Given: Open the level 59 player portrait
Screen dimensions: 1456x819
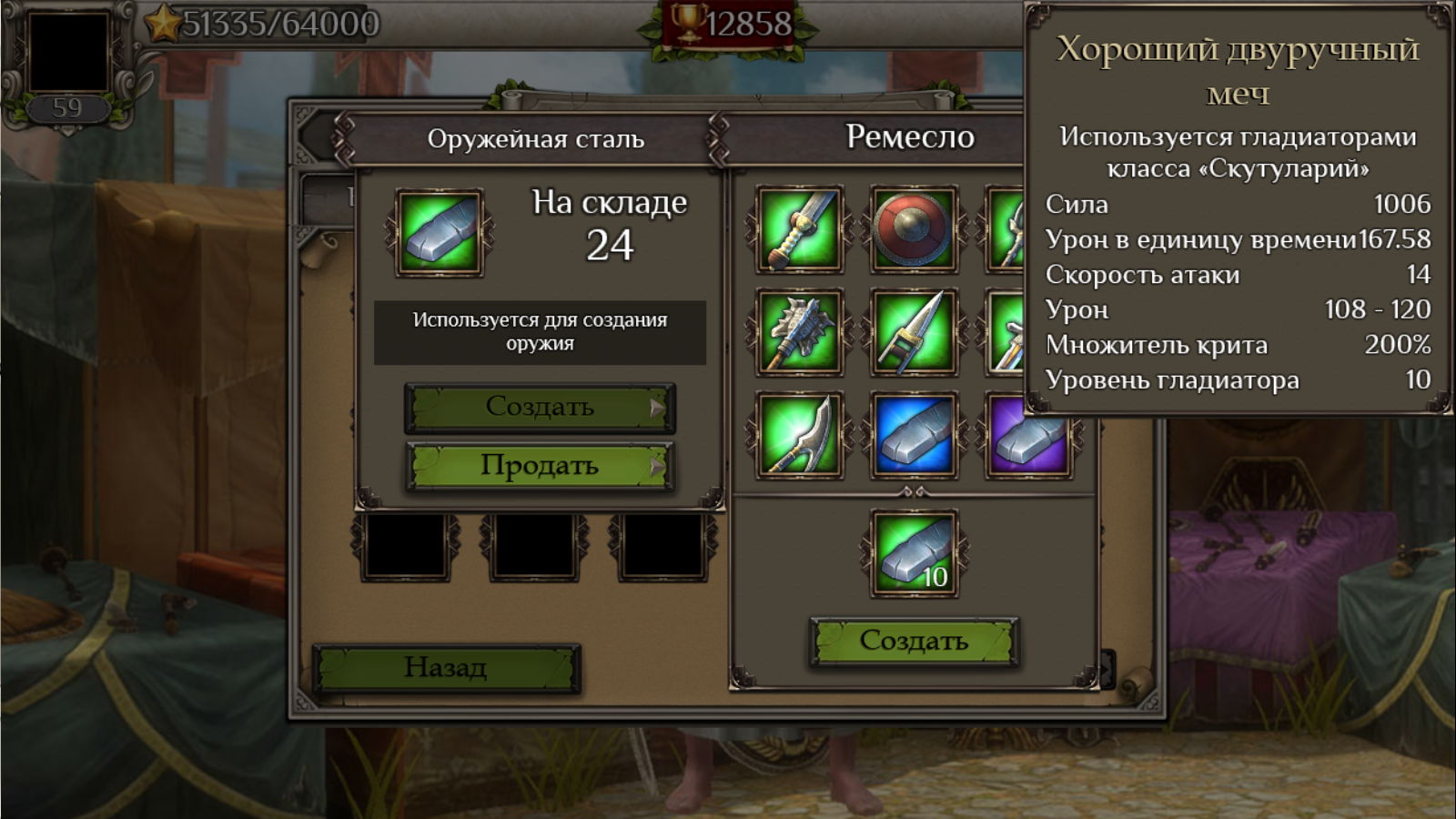Looking at the screenshot, I should point(68,55).
